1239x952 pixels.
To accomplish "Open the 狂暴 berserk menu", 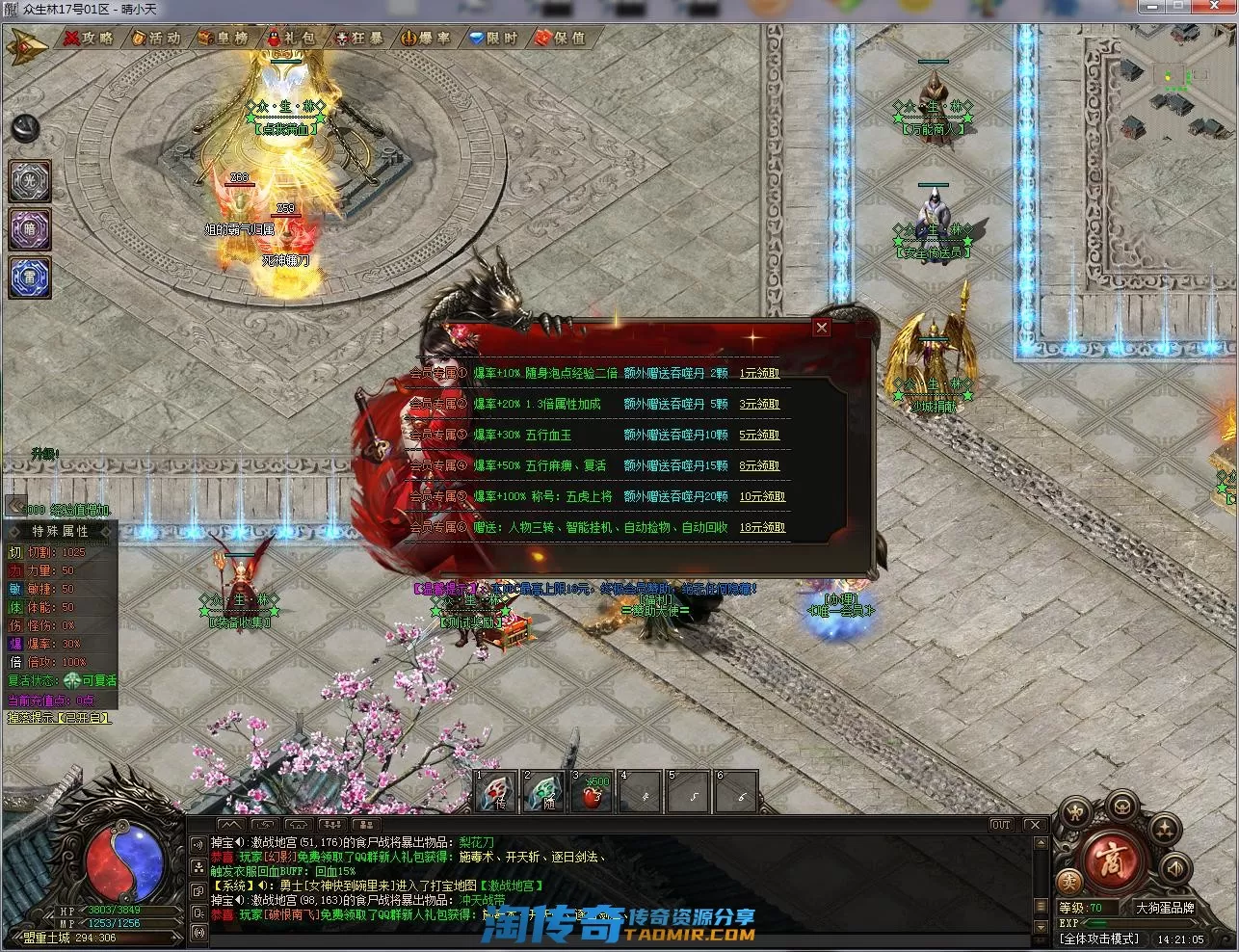I will tap(358, 39).
